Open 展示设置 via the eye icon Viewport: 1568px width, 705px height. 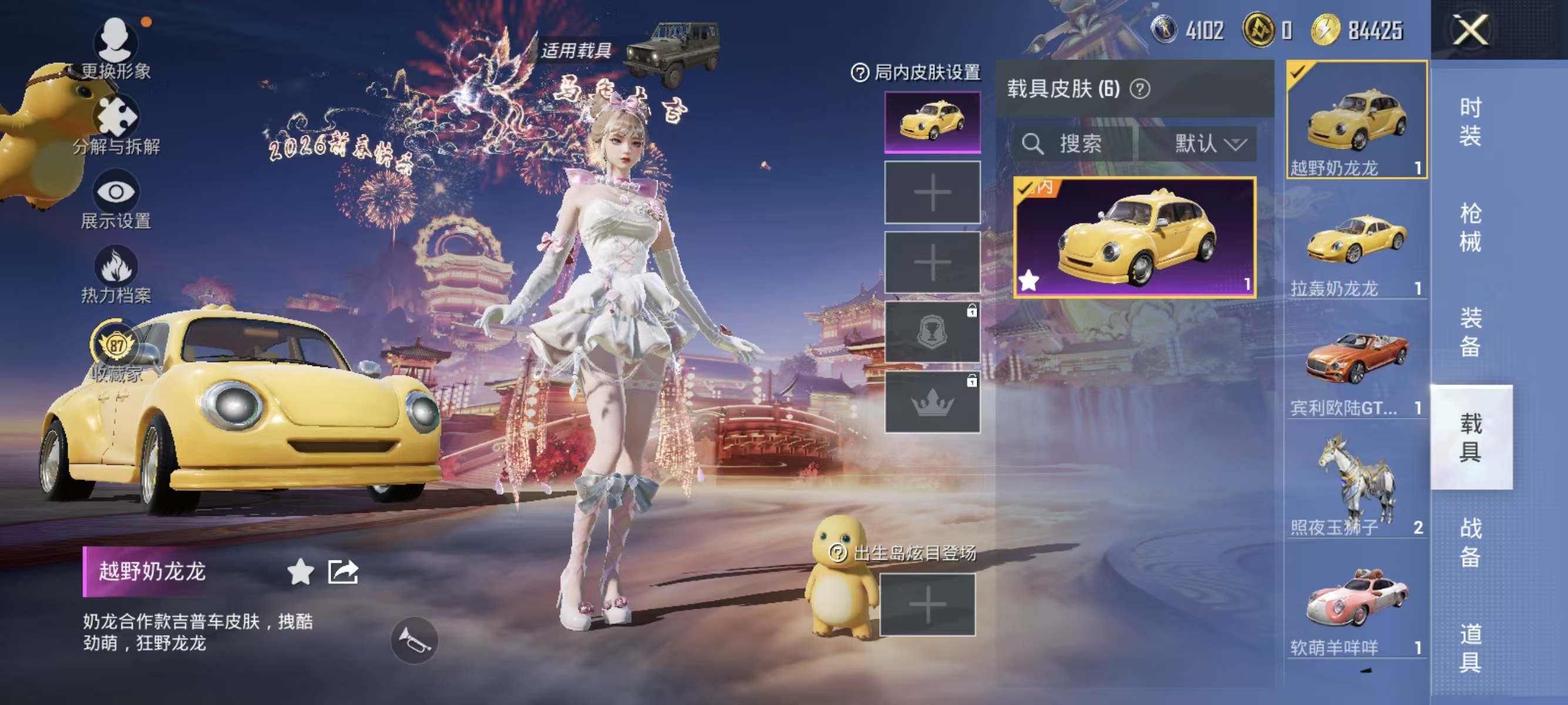click(117, 192)
